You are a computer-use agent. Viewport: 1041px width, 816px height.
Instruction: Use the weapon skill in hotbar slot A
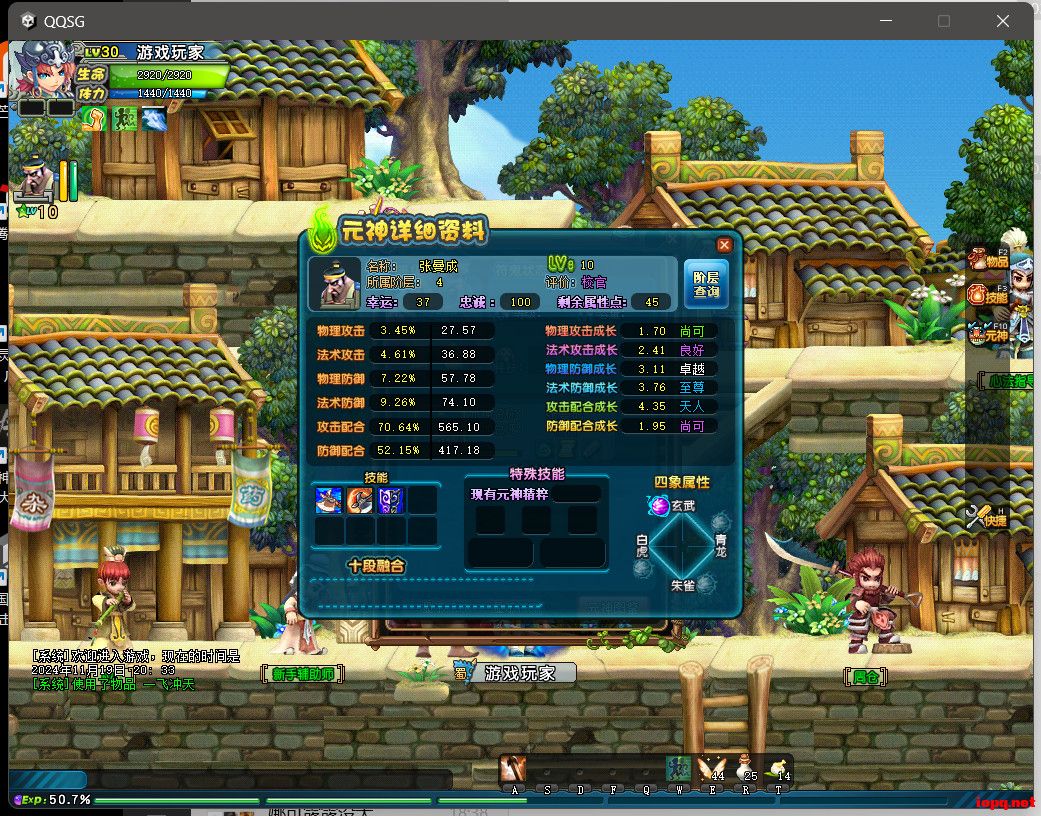[x=513, y=768]
